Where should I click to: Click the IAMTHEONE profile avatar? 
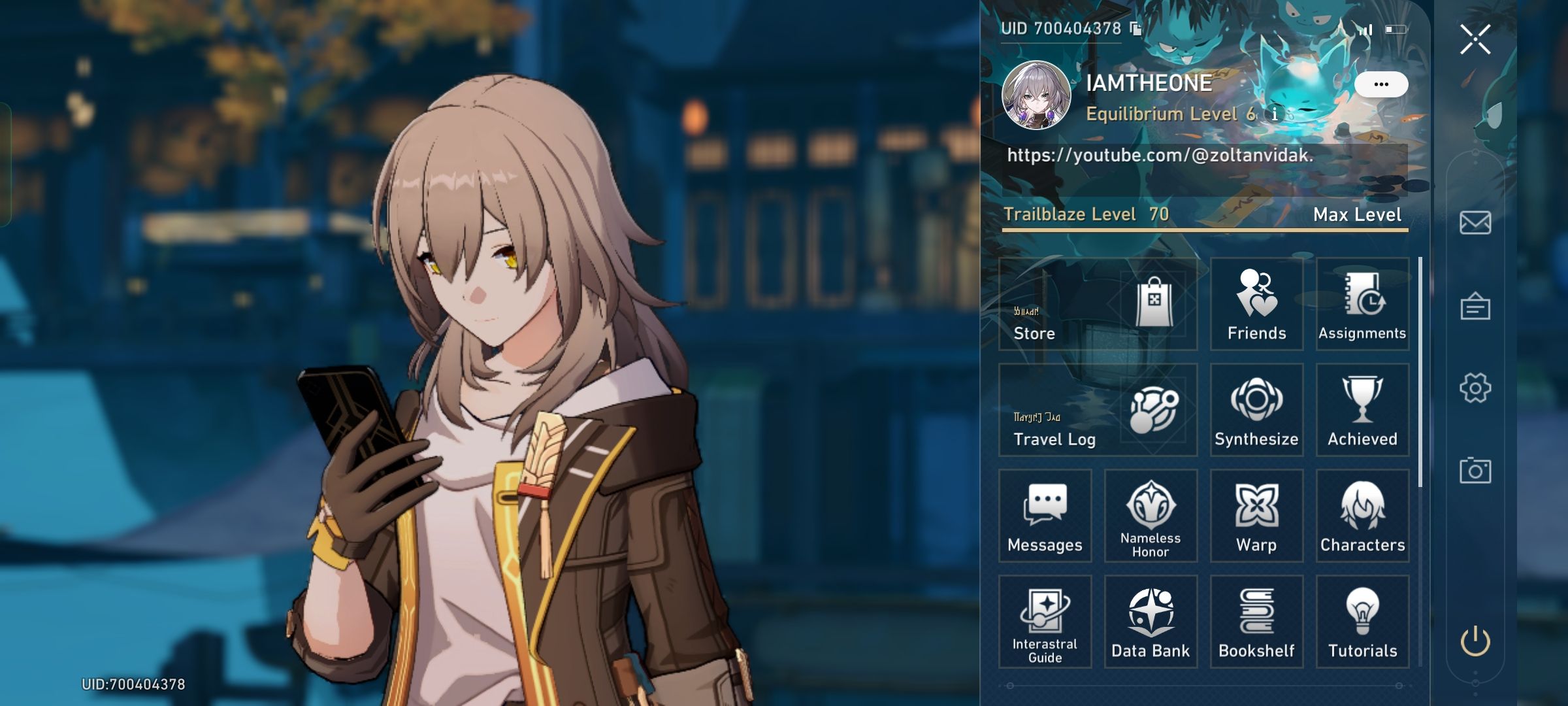[1037, 95]
